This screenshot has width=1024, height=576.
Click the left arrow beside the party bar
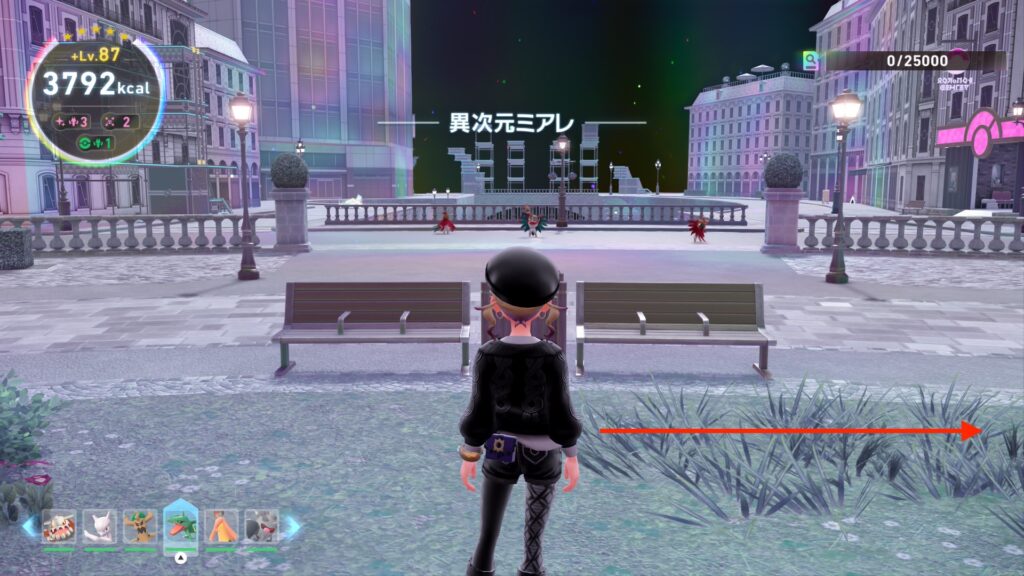(x=28, y=526)
